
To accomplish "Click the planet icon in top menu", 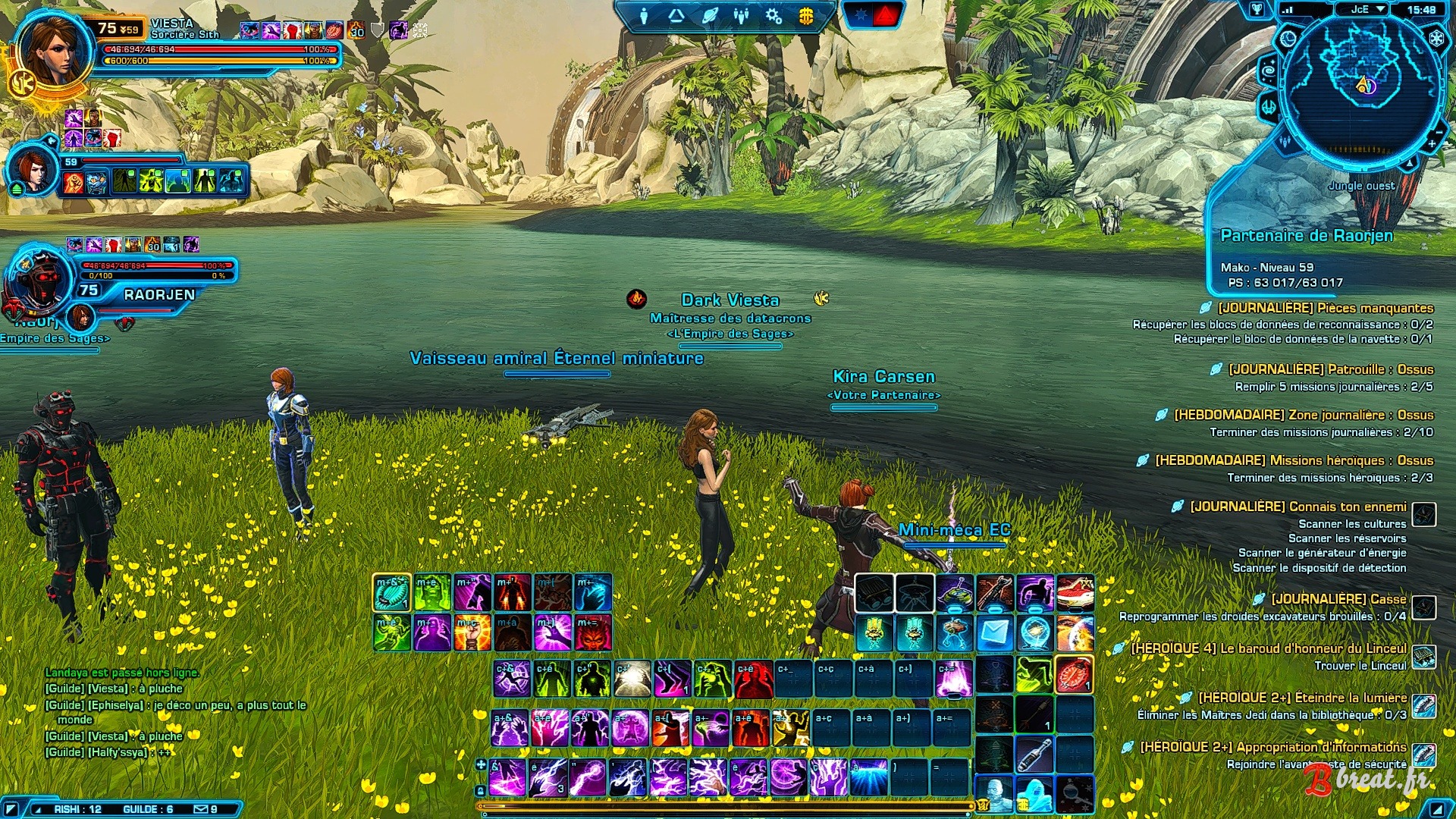I will 710,16.
